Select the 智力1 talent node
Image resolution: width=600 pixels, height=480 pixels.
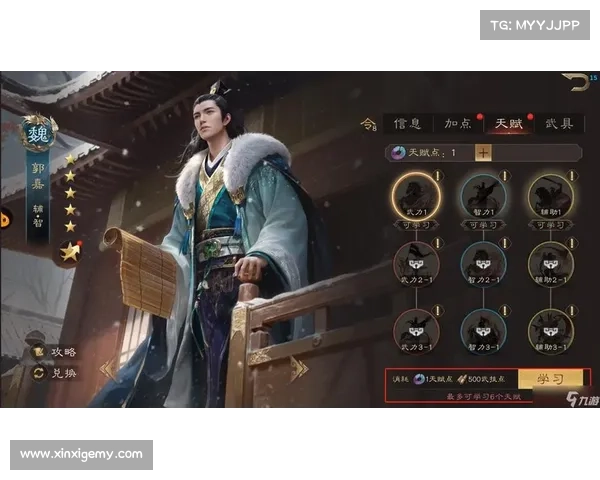[x=483, y=193]
